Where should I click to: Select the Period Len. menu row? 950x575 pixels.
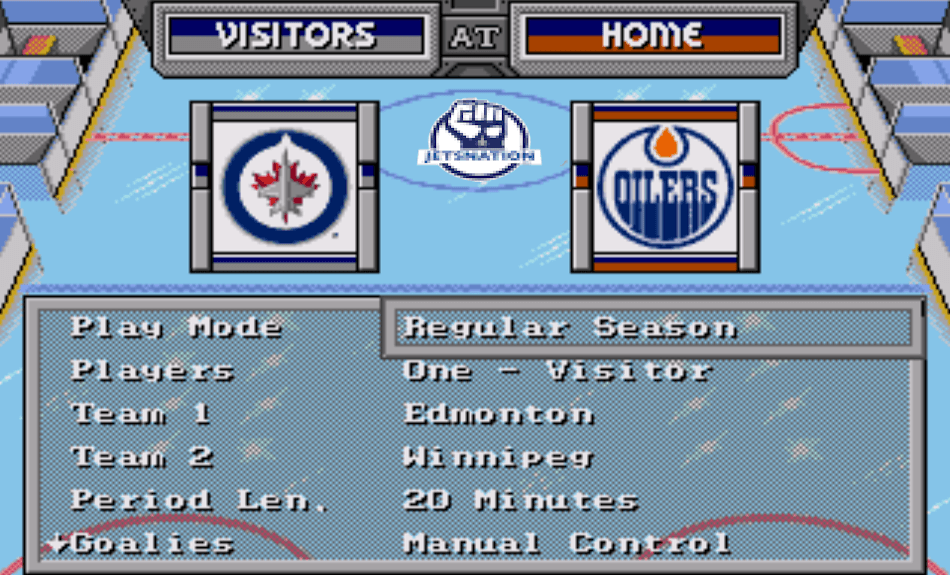200,500
